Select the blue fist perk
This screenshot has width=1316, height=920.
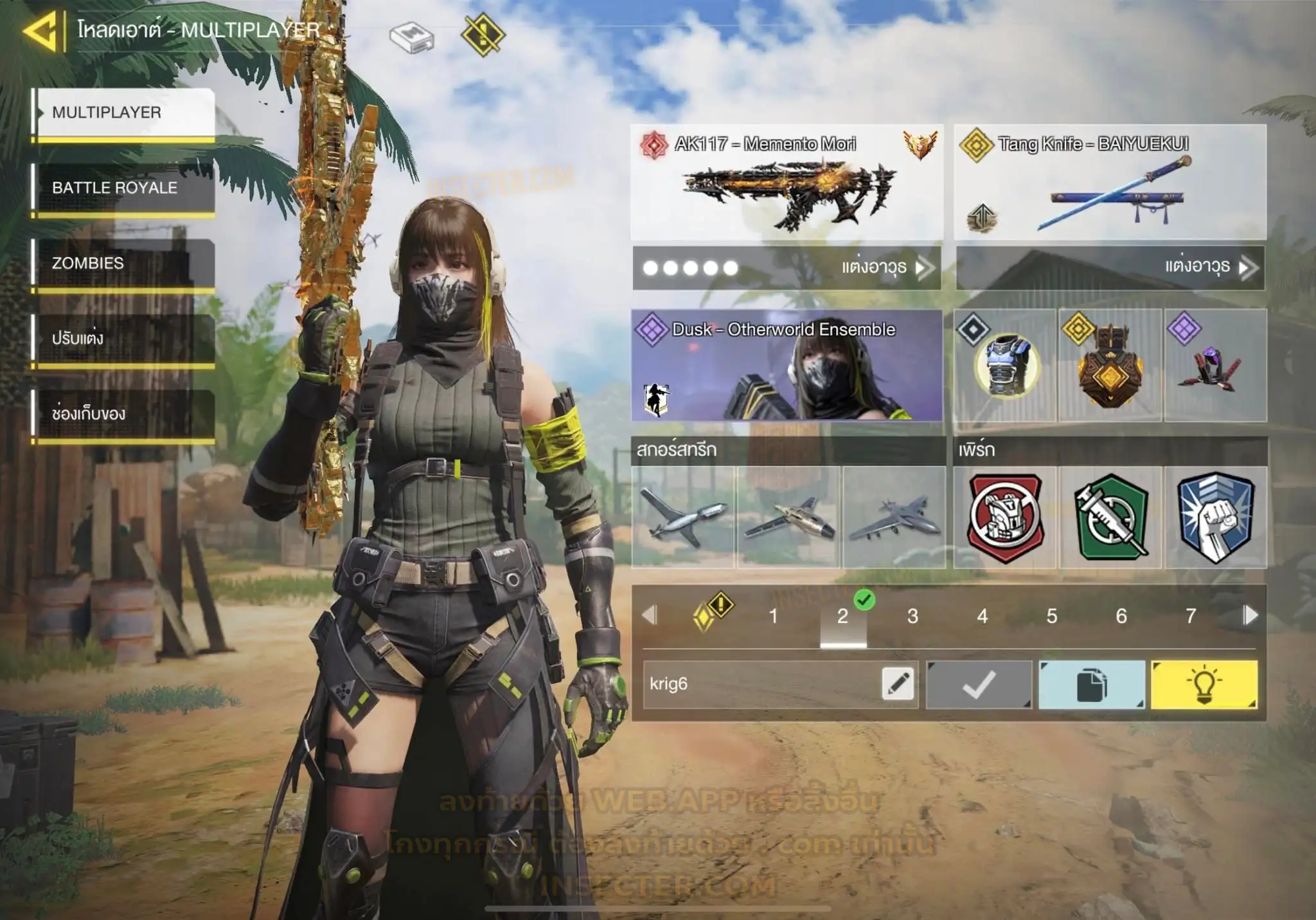tap(1216, 517)
